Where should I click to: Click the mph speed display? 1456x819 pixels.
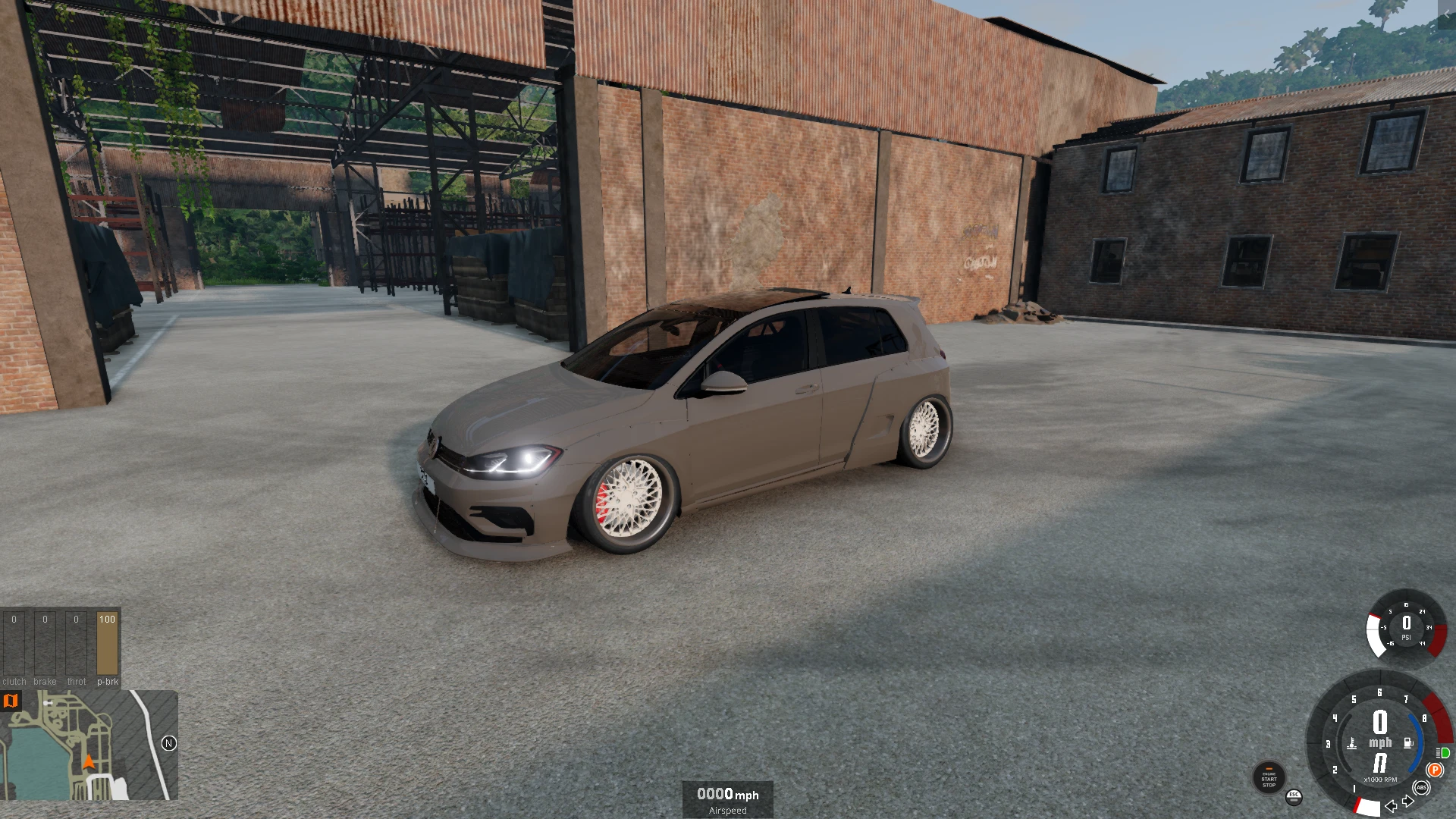pos(1380,741)
